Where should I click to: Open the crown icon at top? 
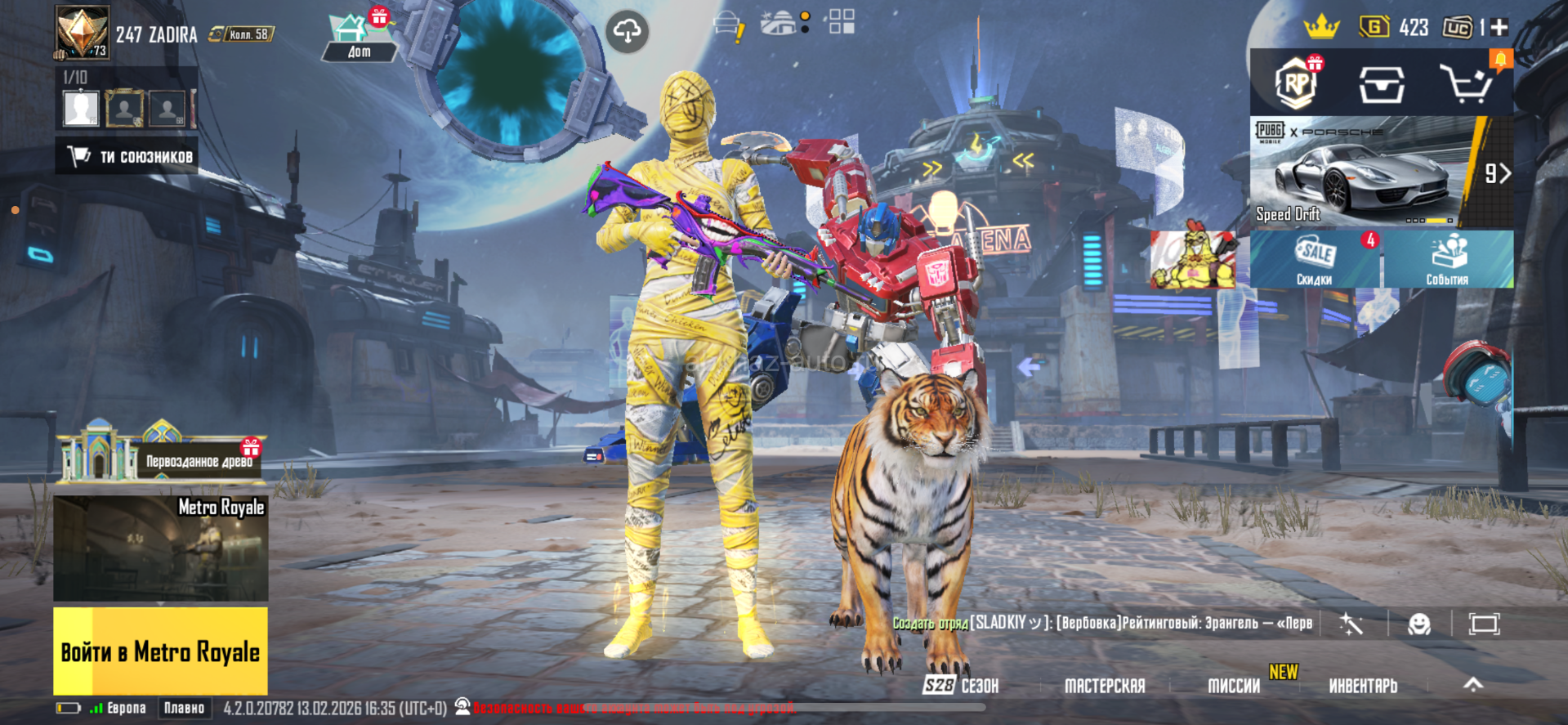pos(1320,27)
